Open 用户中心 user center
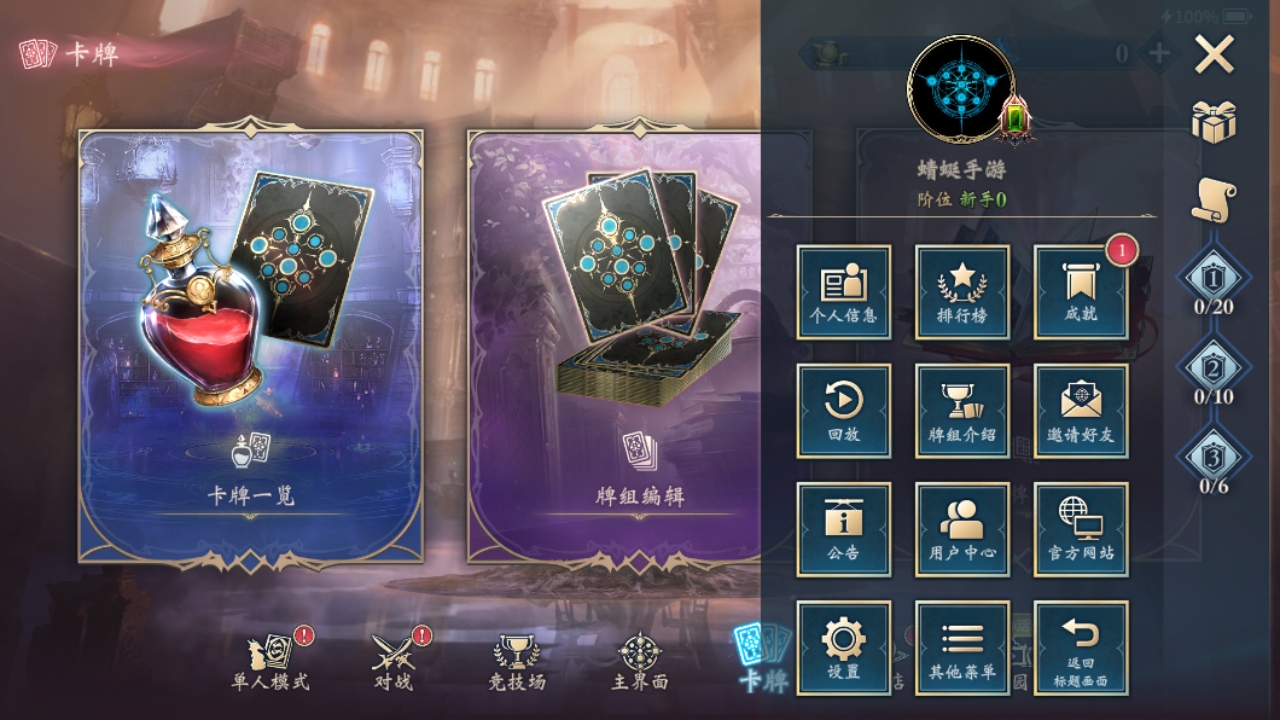1280x720 pixels. pos(962,529)
